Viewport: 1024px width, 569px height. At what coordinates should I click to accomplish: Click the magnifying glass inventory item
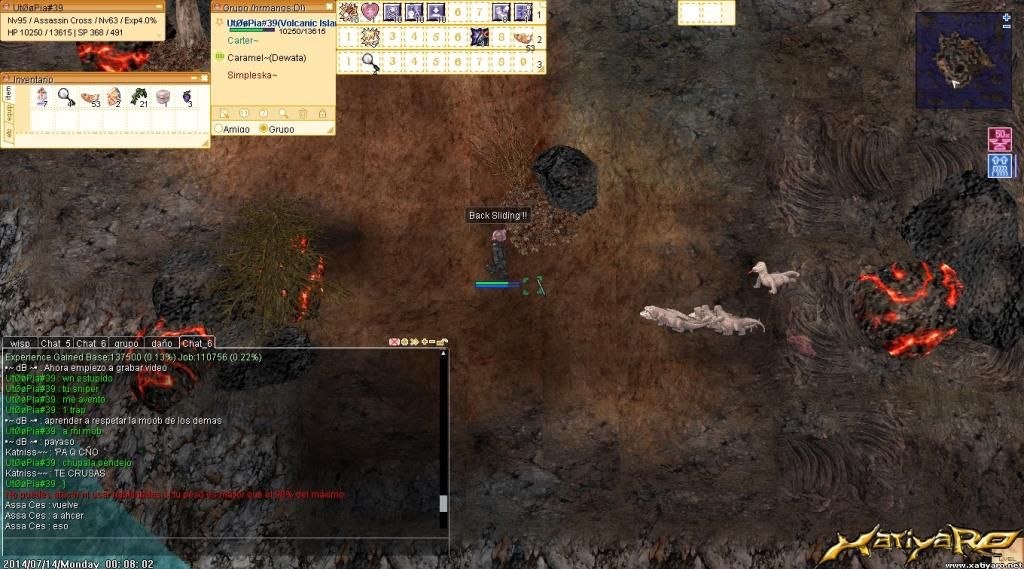[65, 97]
